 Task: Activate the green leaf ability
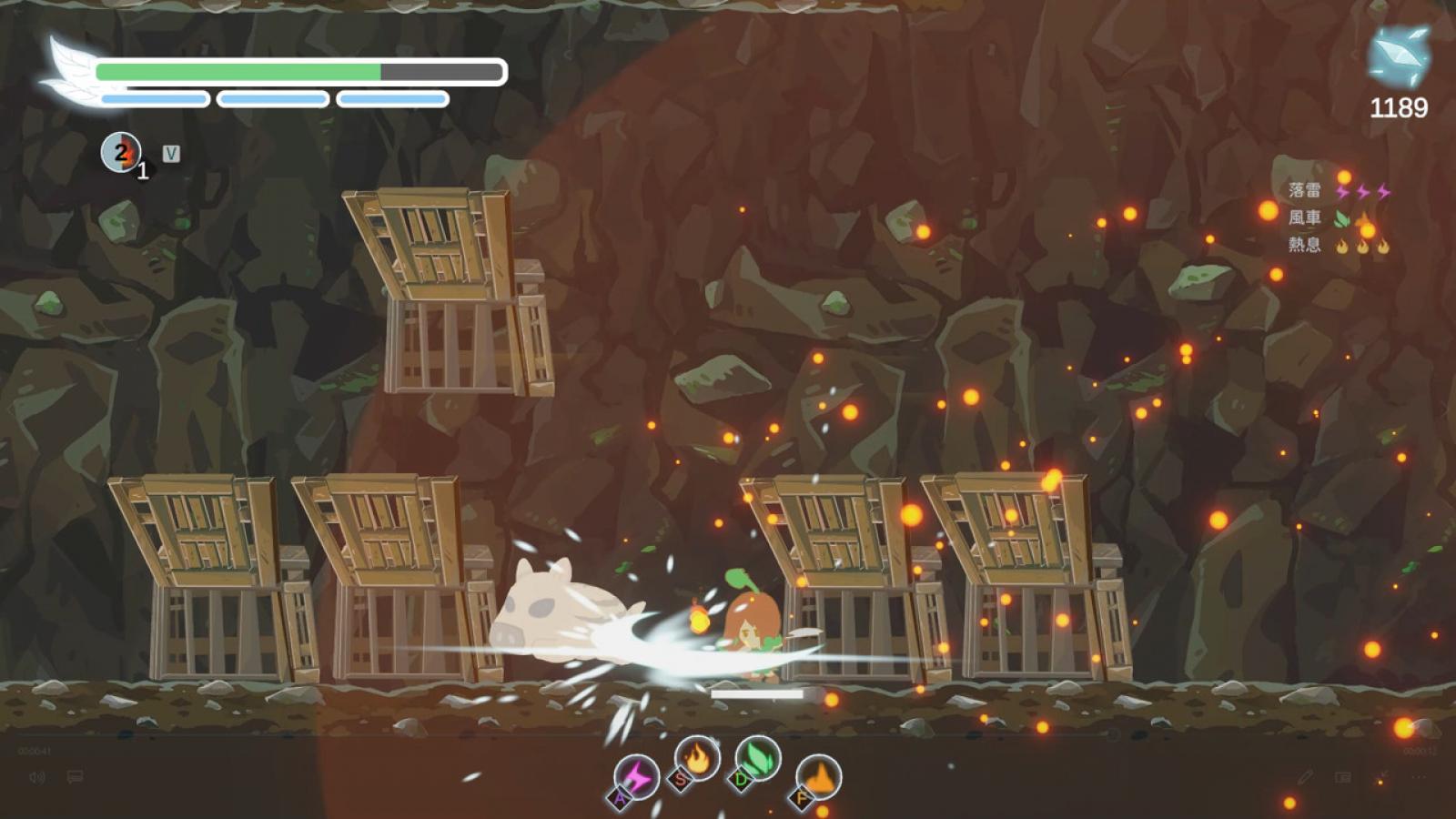click(x=757, y=758)
